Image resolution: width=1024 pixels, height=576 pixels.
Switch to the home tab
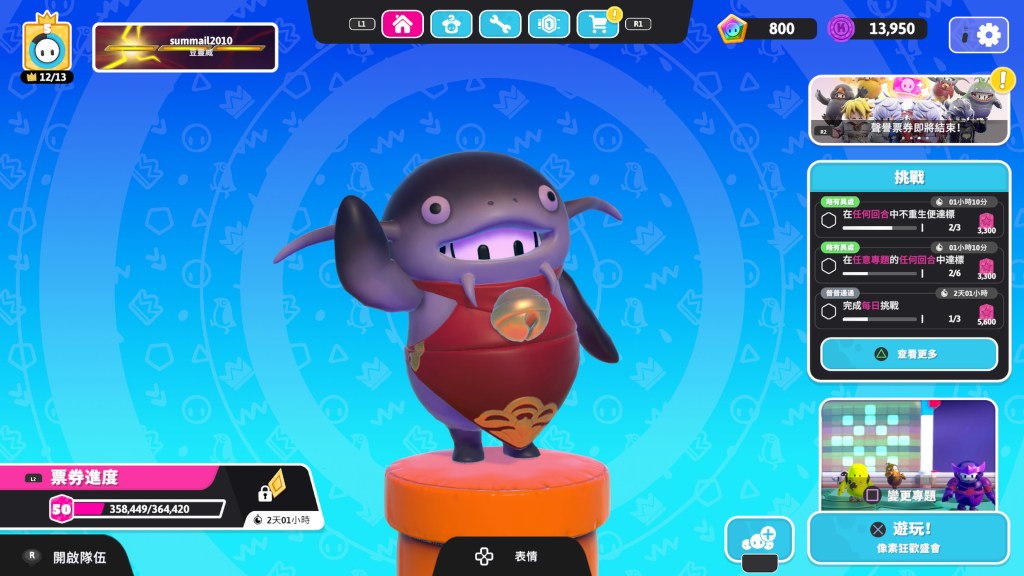402,24
